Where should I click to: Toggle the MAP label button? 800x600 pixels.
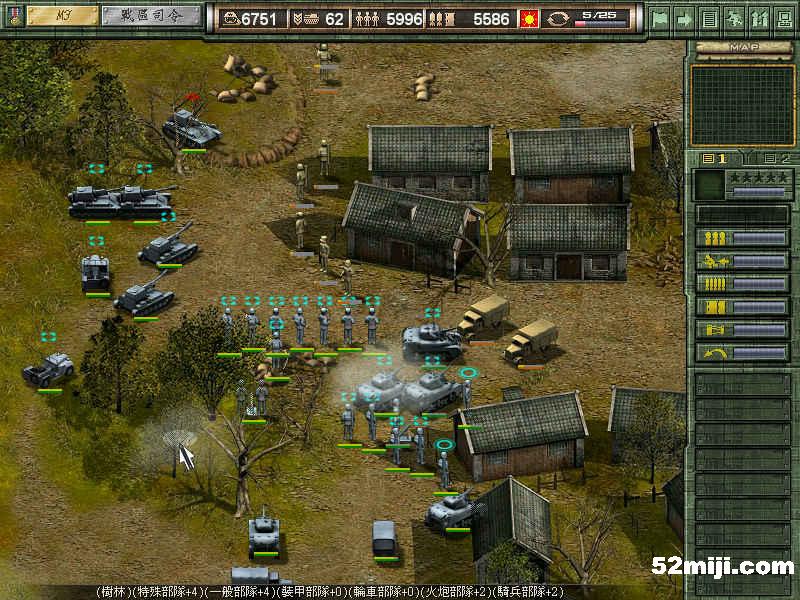pyautogui.click(x=742, y=47)
